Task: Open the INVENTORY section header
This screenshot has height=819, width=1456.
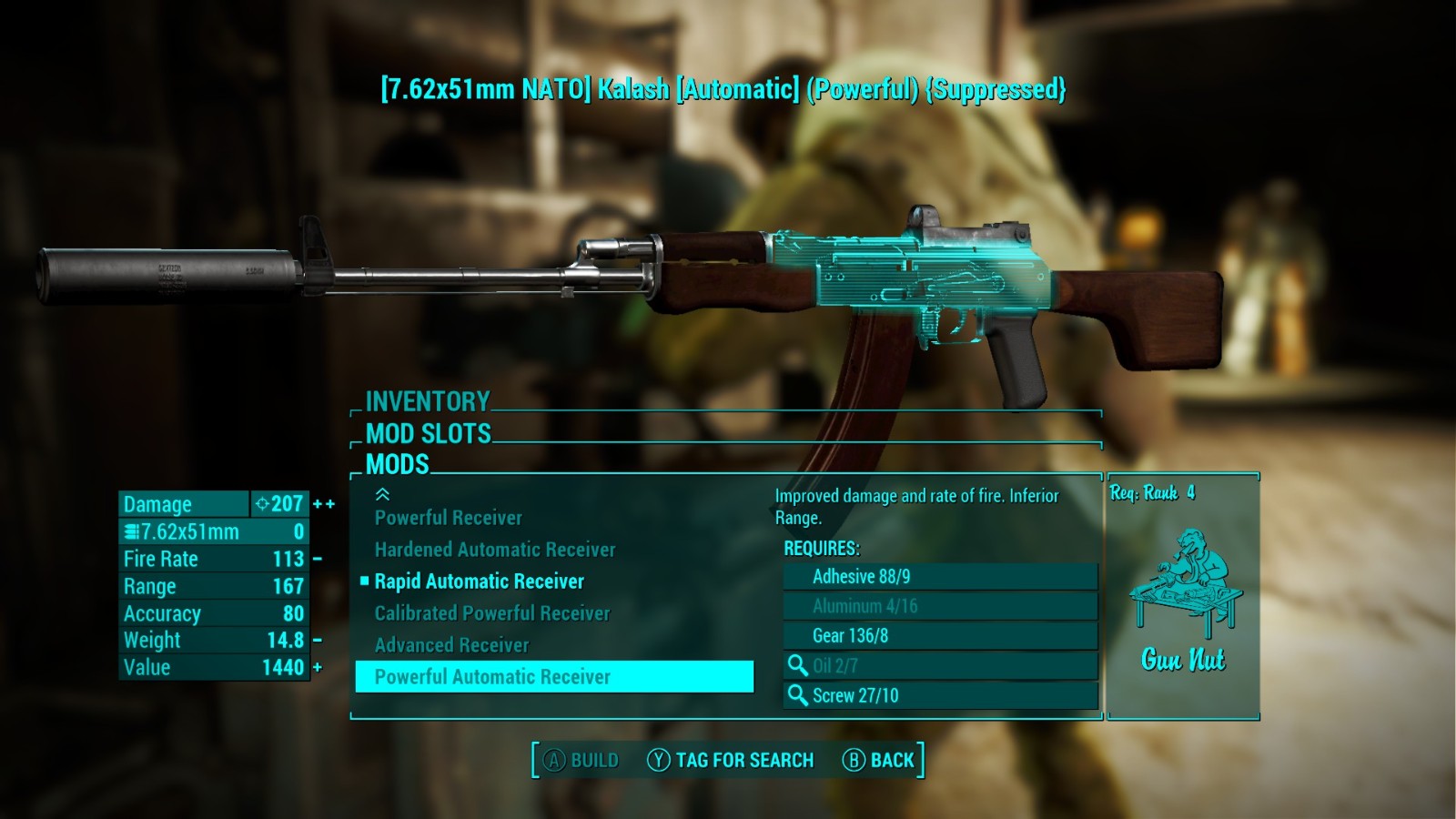Action: (428, 401)
